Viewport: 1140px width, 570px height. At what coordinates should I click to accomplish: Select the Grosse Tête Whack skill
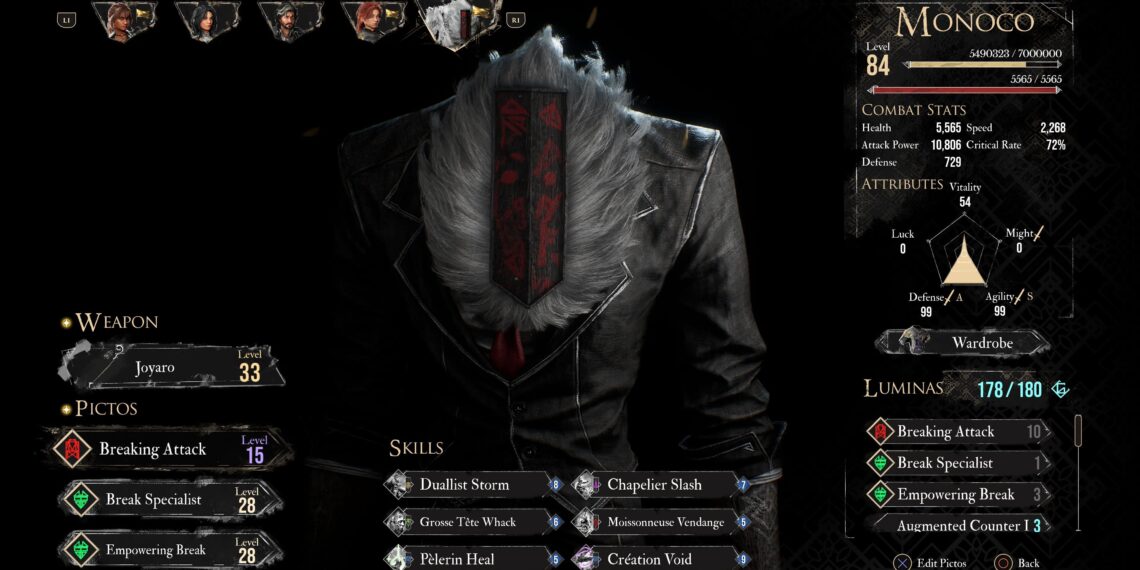(x=469, y=522)
